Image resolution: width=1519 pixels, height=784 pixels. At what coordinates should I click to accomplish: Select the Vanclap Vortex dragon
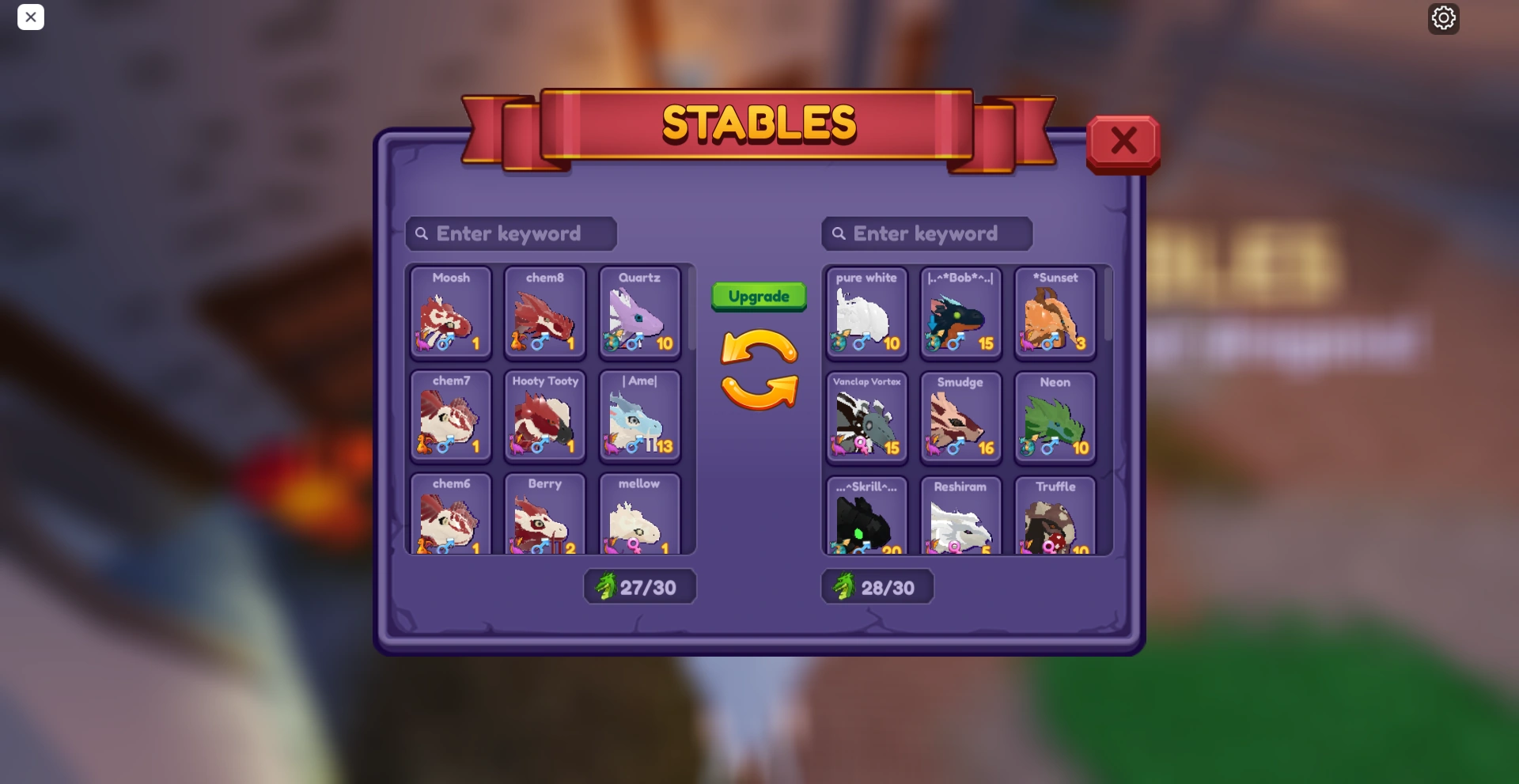(x=866, y=418)
